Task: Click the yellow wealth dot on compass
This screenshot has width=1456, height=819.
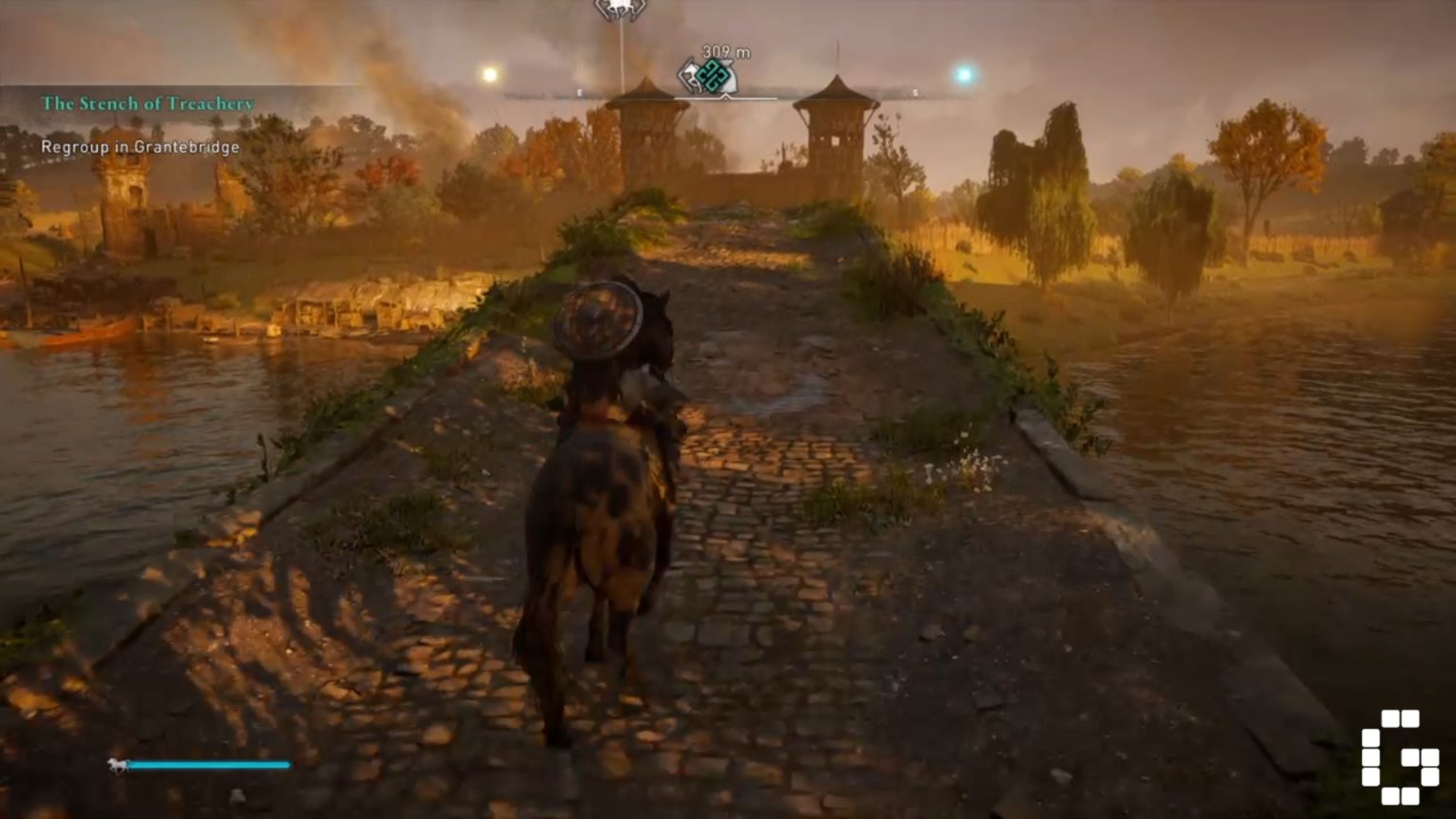Action: point(489,74)
